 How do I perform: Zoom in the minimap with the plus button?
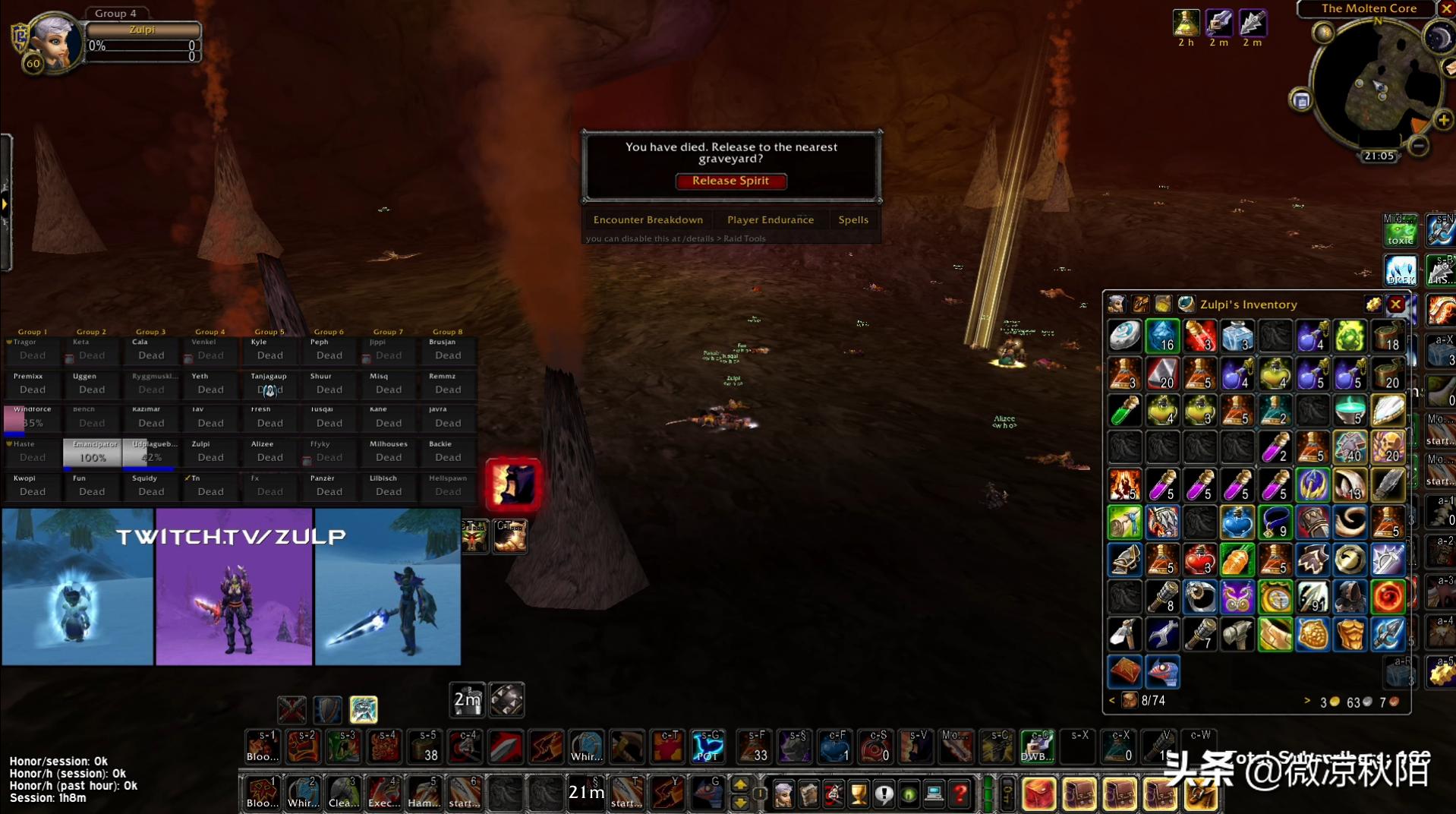tap(1442, 120)
